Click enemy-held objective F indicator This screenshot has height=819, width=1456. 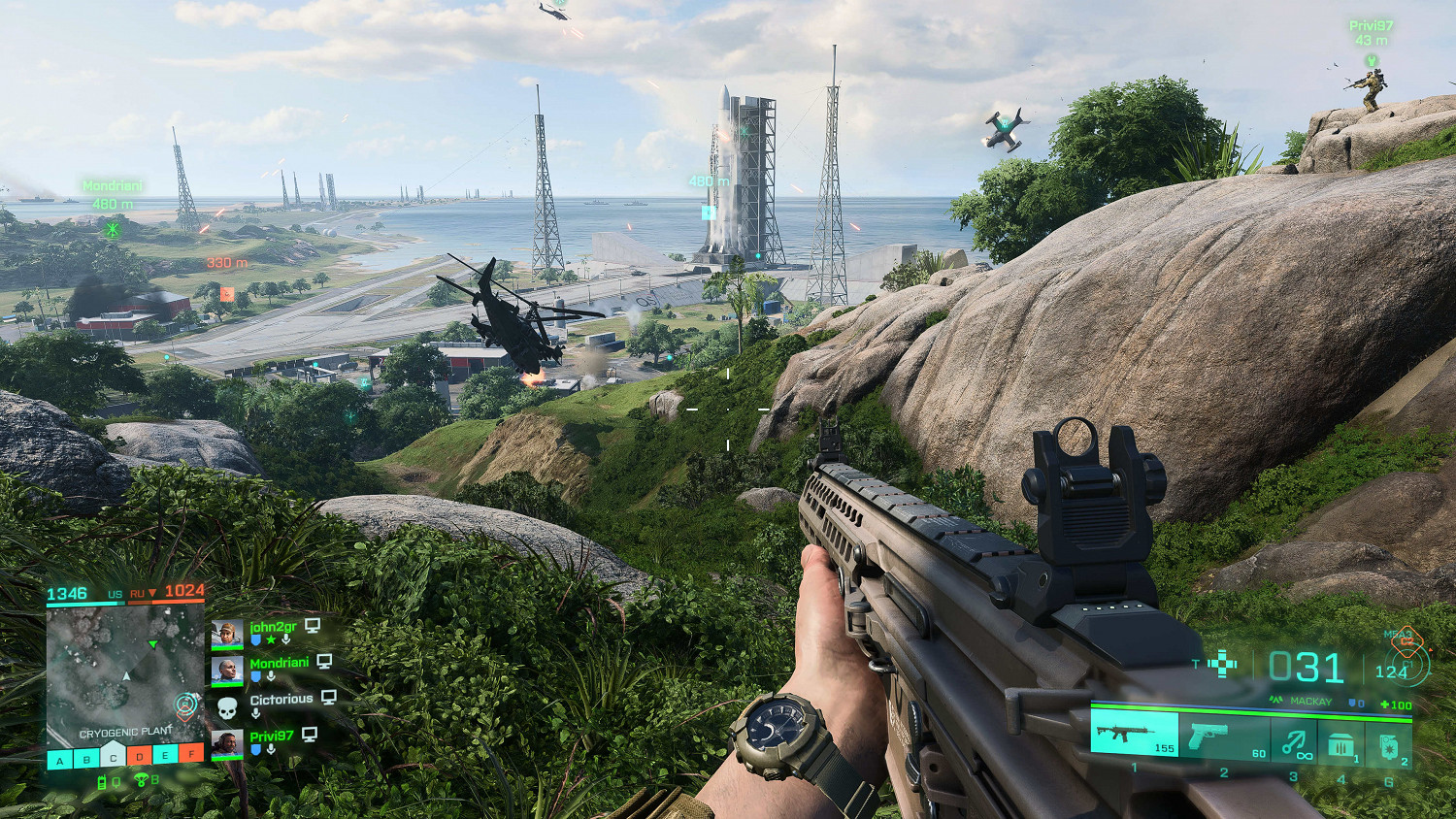click(x=192, y=754)
